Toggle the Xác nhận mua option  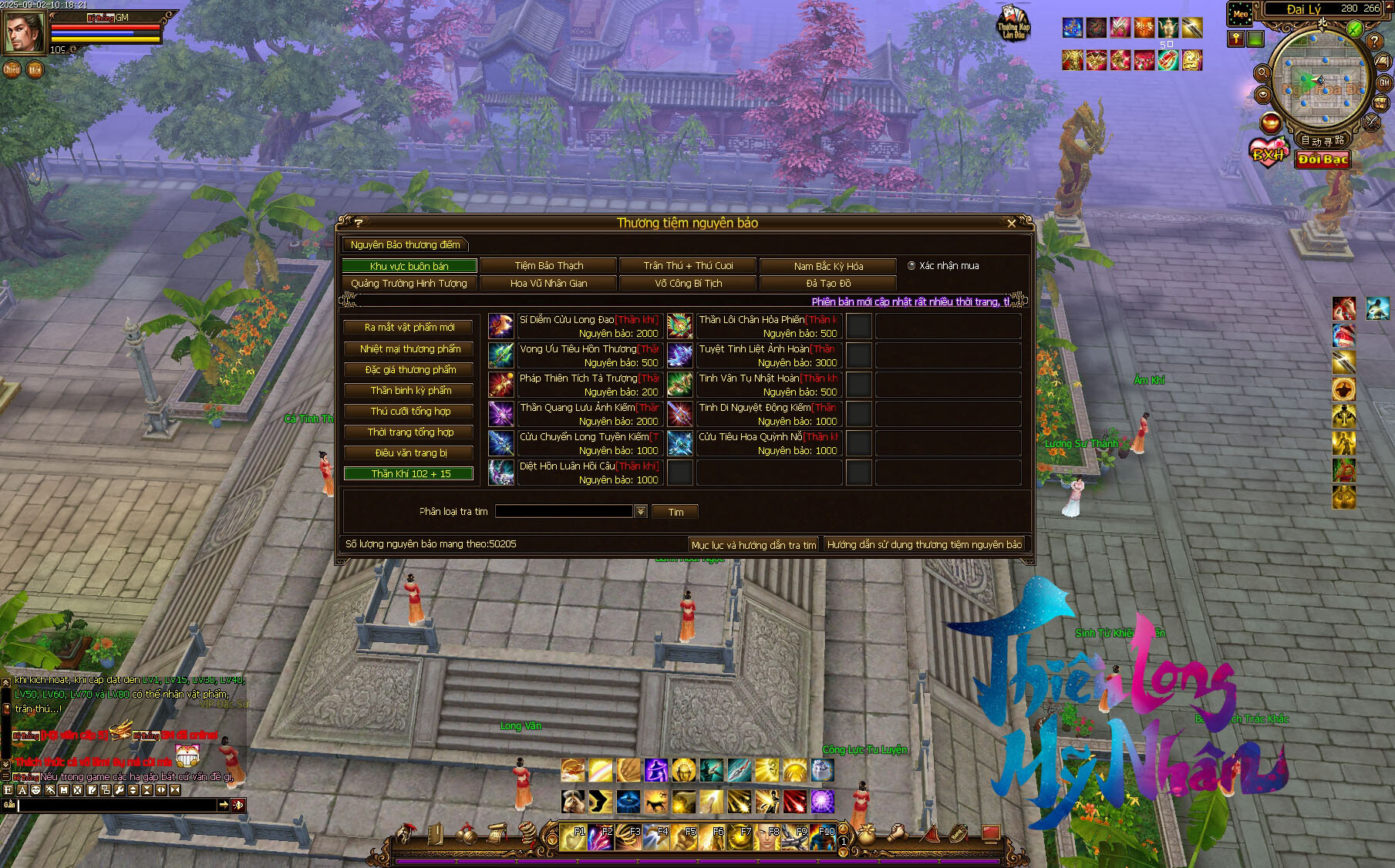coord(911,266)
